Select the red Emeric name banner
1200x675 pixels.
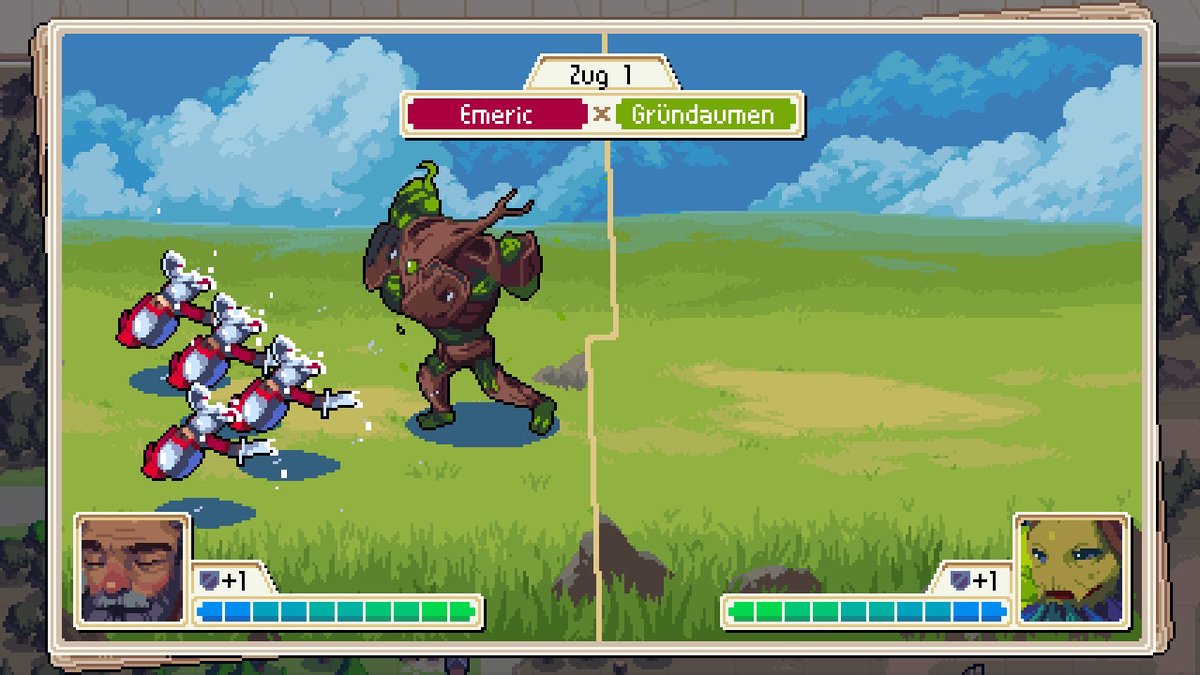496,114
